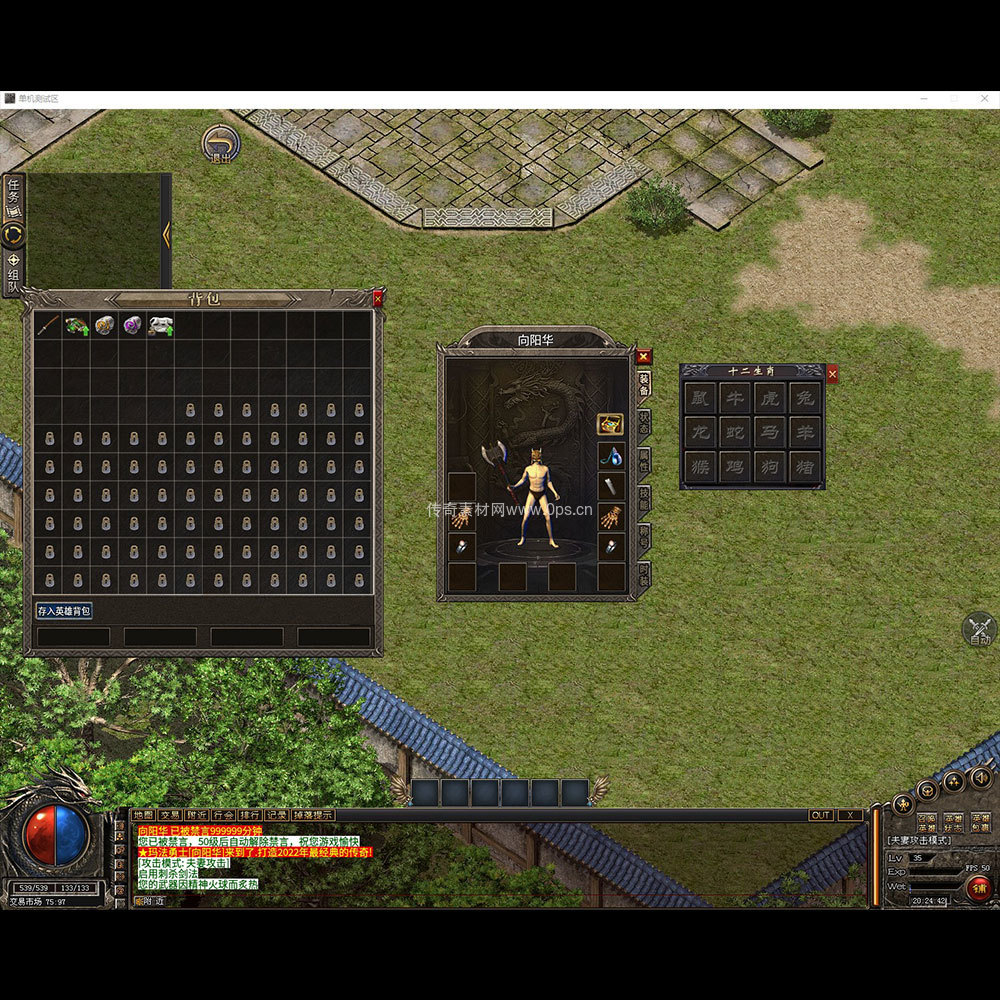Toggle sound with the speaker icon
The image size is (1000, 1000).
[x=981, y=776]
